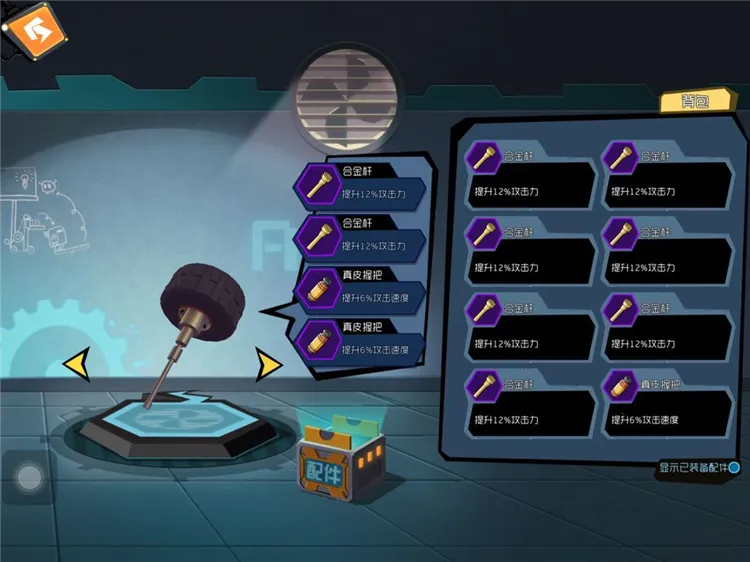Viewport: 750px width, 562px height.
Task: Open the 背包 backpack tab
Action: 684,101
